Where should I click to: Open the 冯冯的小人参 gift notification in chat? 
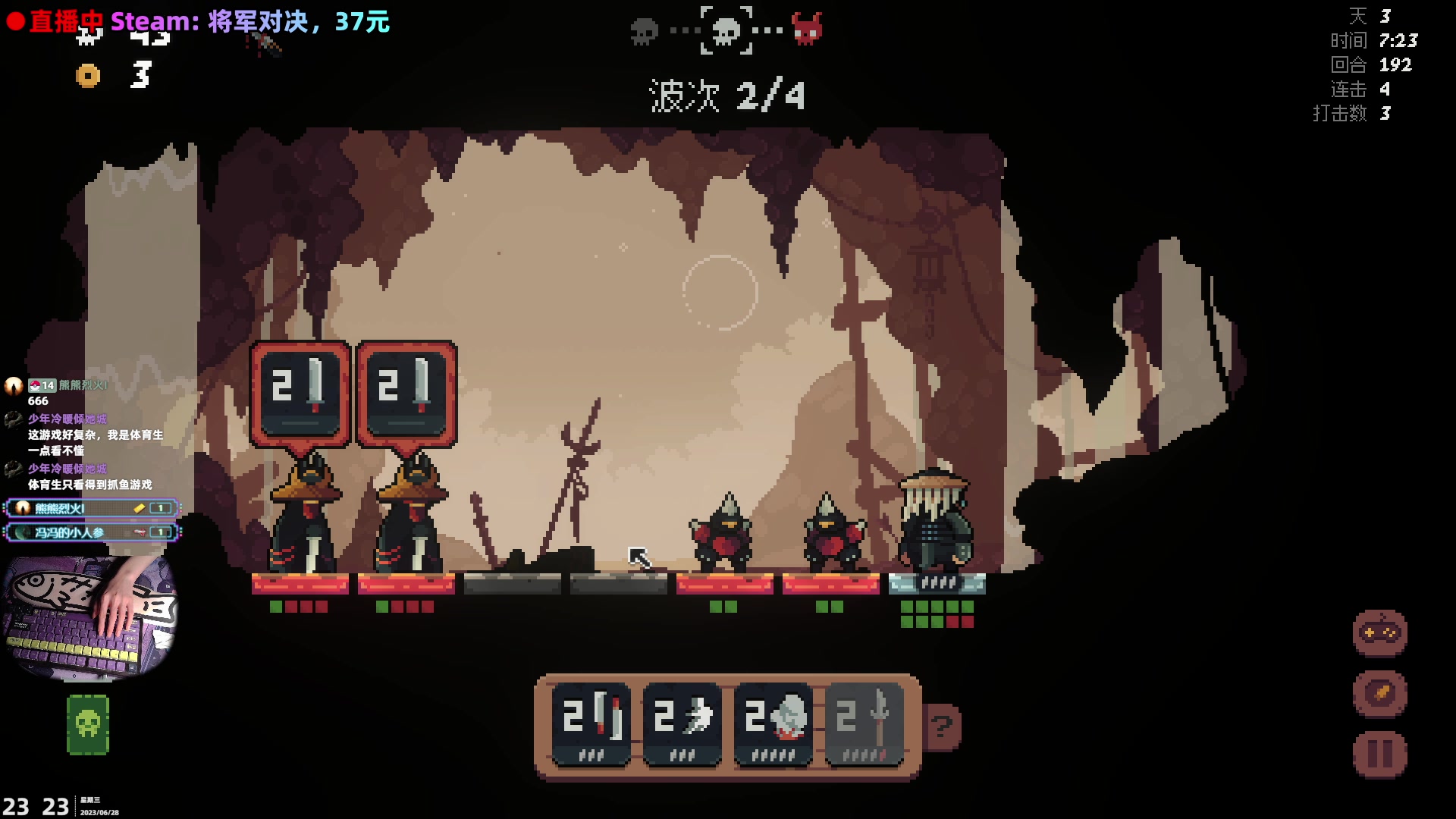click(x=91, y=532)
